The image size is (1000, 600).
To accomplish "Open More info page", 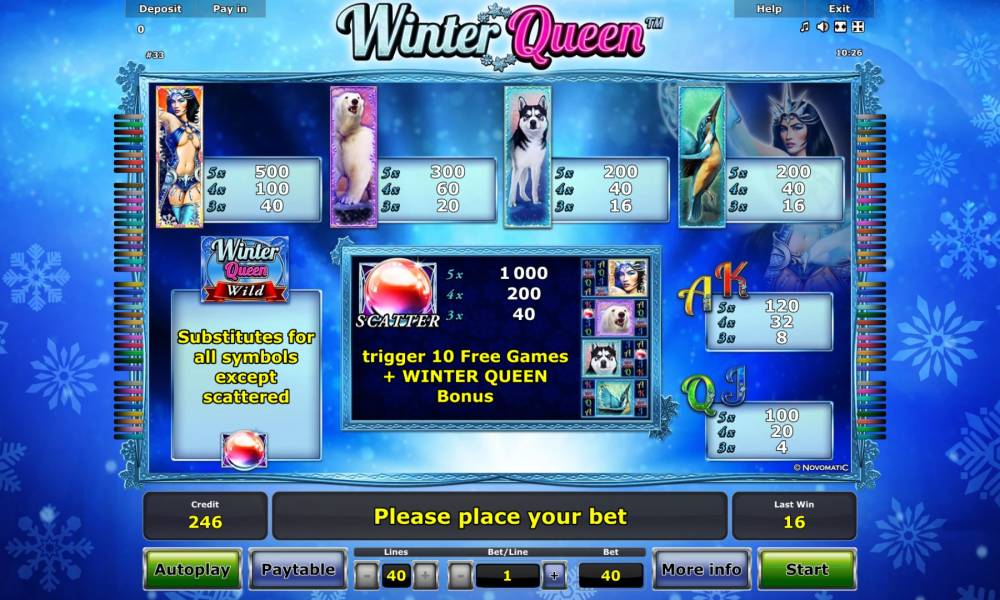I will click(701, 570).
